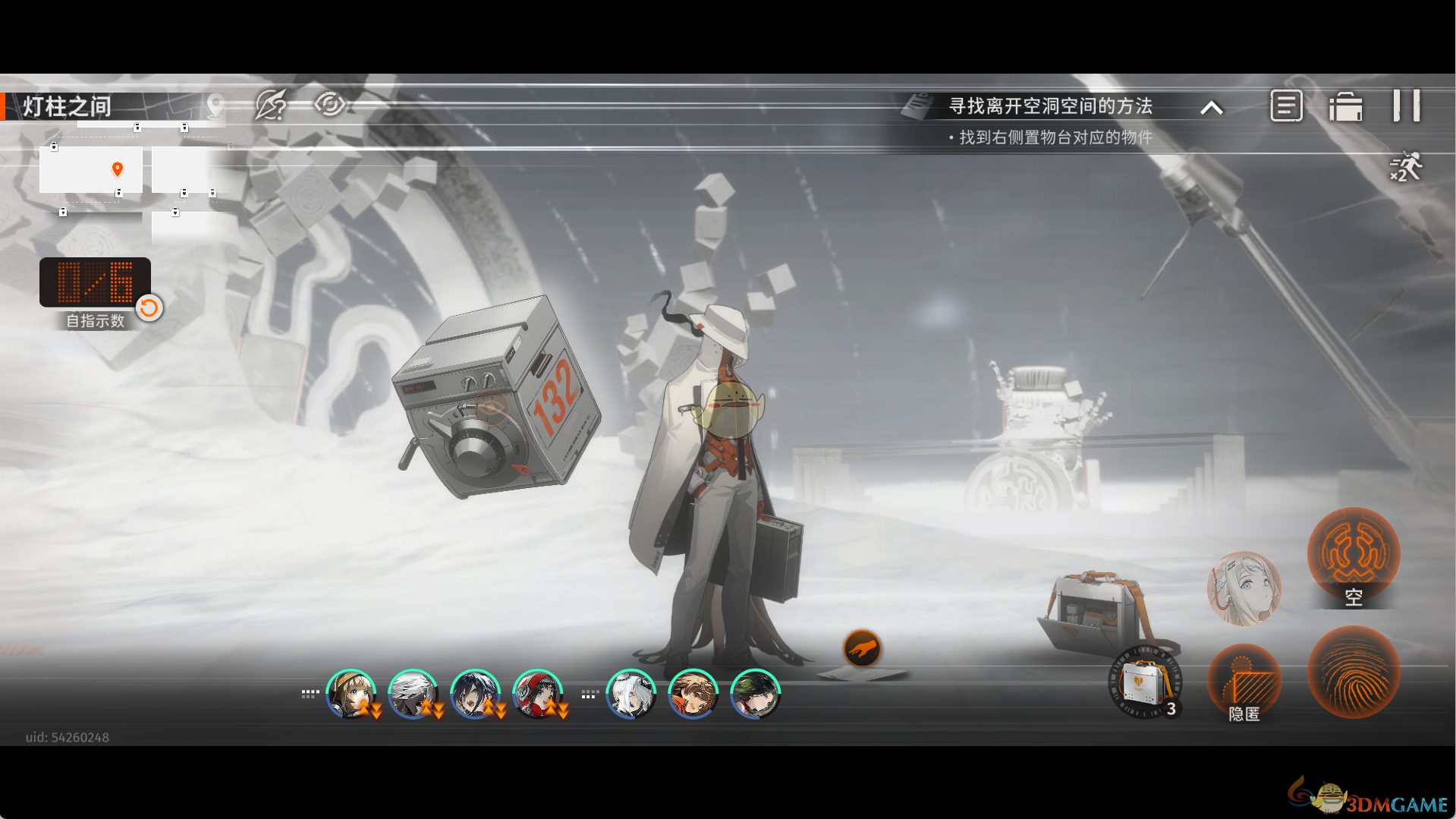Image resolution: width=1456 pixels, height=819 pixels.
Task: Click the minimap room with orange marker
Action: point(91,169)
